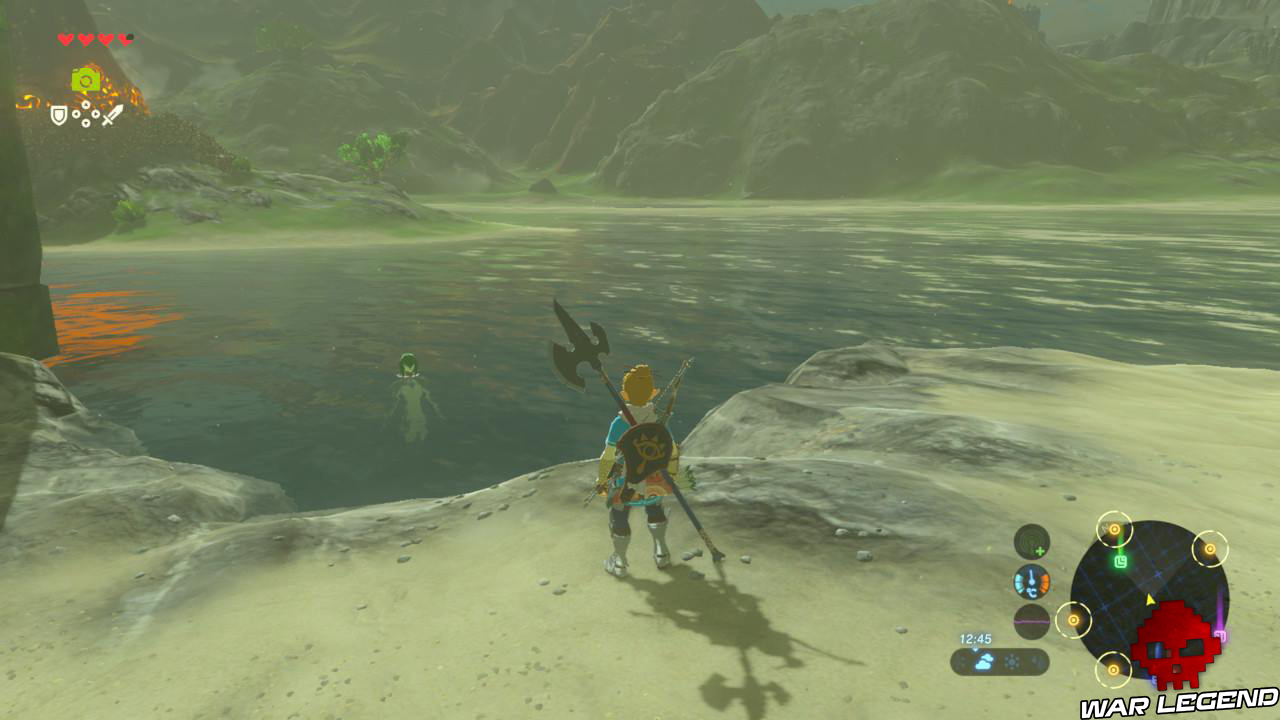Expand the left-side shrine marker circle

tap(1073, 620)
